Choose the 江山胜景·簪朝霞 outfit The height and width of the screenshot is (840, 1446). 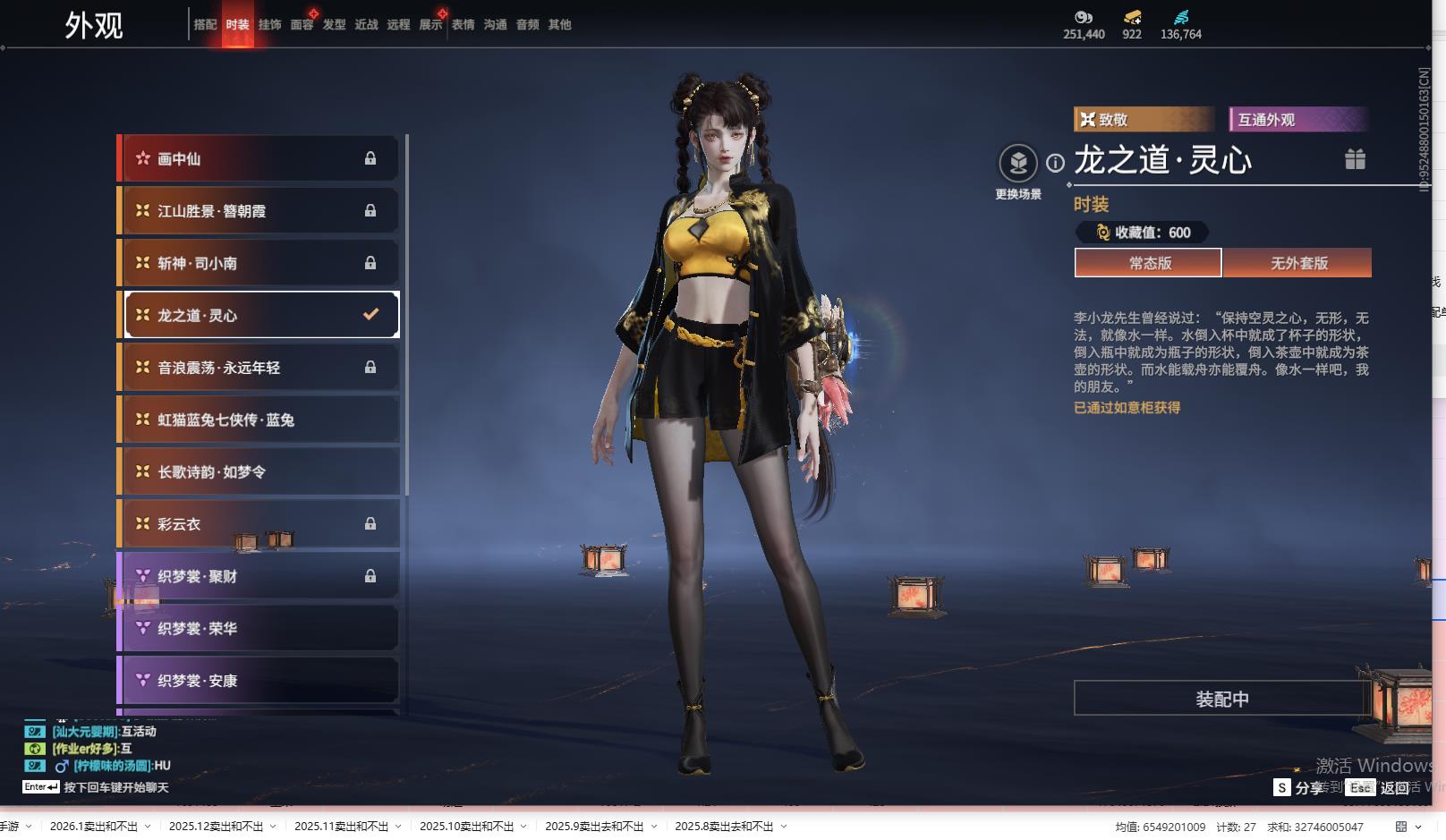(x=259, y=211)
